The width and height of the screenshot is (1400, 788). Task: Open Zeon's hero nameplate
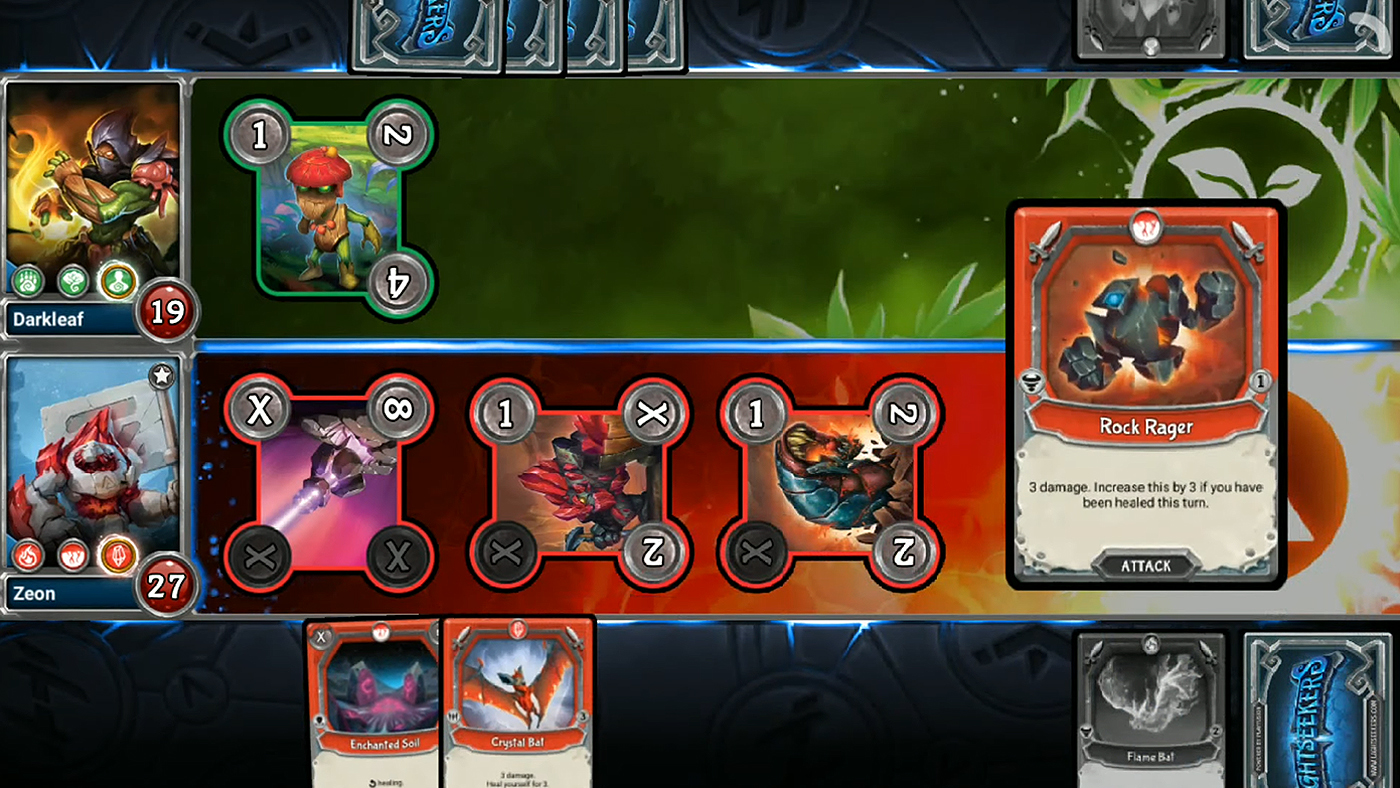[x=35, y=593]
